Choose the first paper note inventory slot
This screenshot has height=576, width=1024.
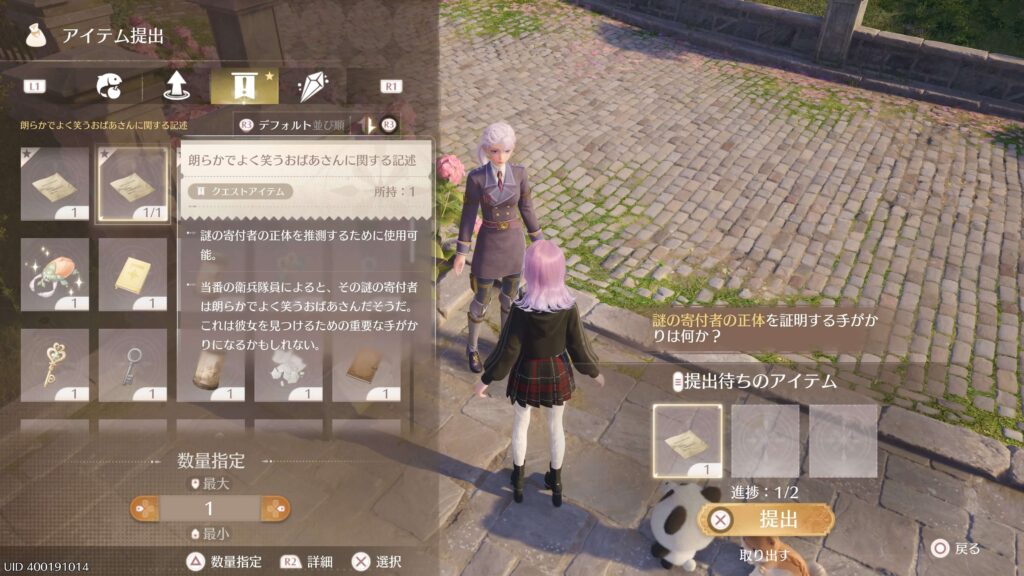pos(55,185)
